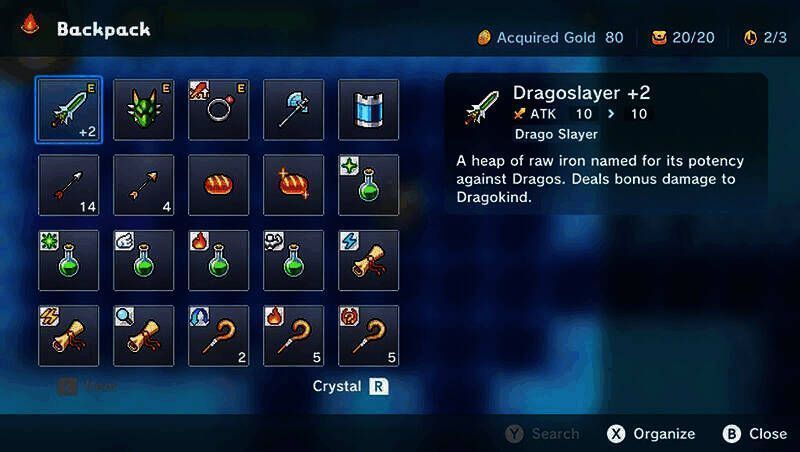Select the potion with the green starburst tag
This screenshot has height=452, width=800.
68,261
